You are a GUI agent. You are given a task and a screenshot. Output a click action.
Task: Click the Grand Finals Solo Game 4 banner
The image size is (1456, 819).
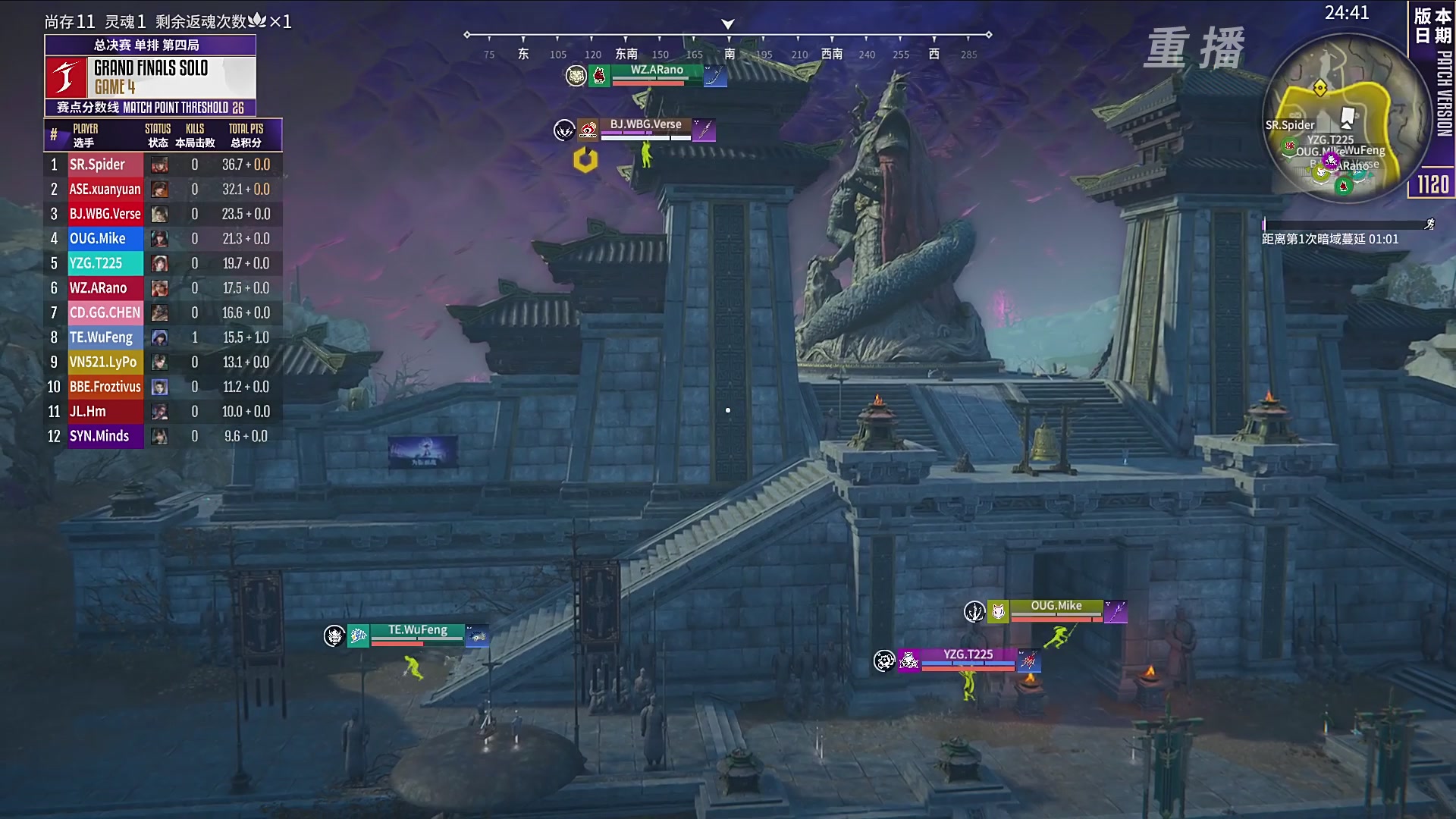150,77
